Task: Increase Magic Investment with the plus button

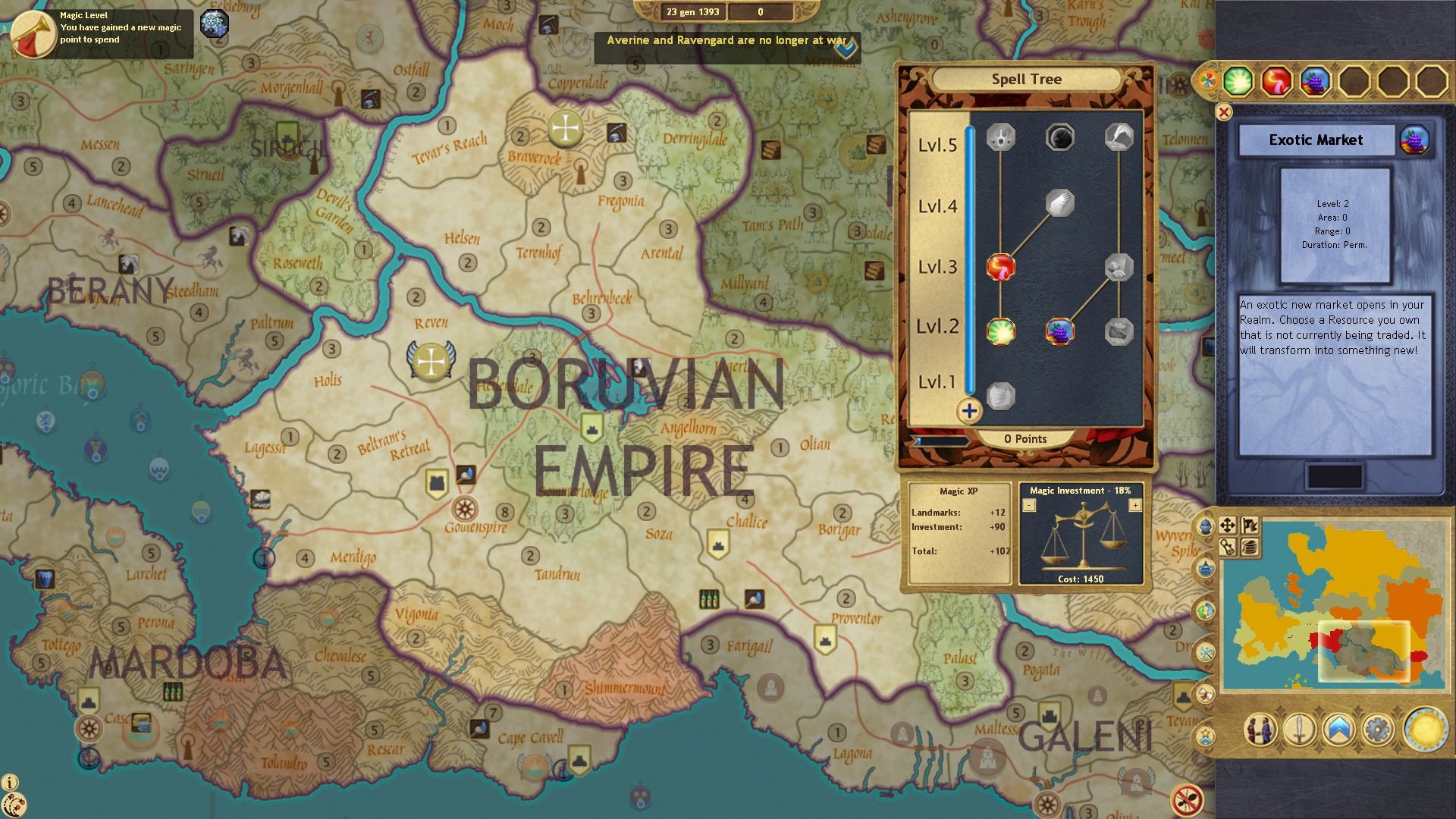Action: coord(1136,506)
